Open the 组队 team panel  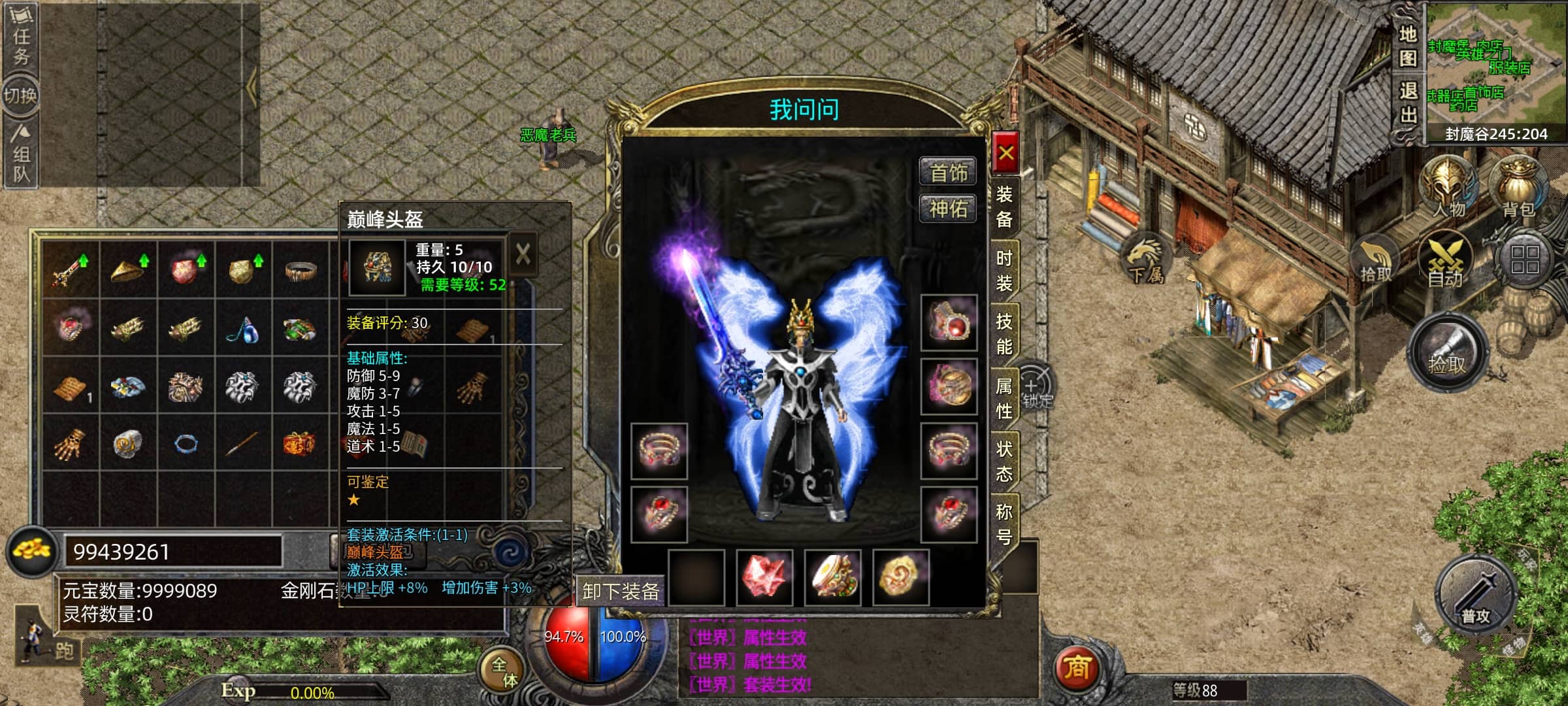tap(21, 154)
